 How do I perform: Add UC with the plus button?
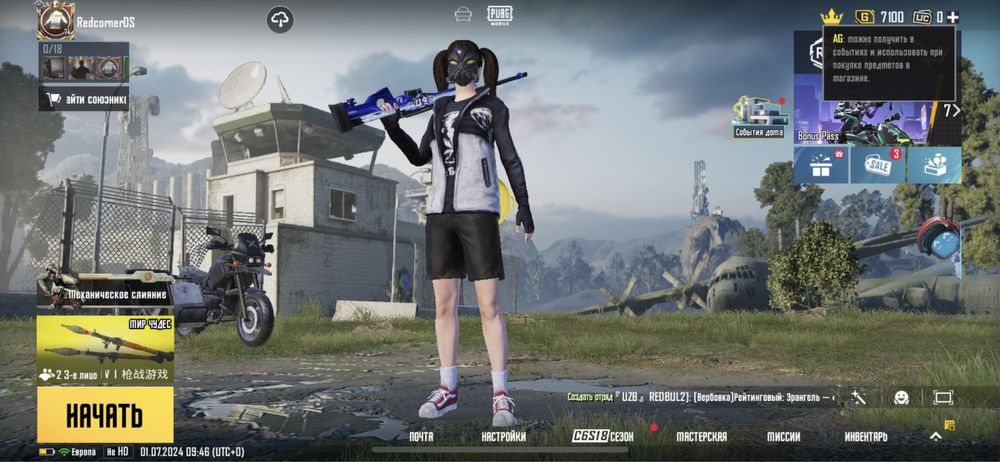pyautogui.click(x=953, y=17)
